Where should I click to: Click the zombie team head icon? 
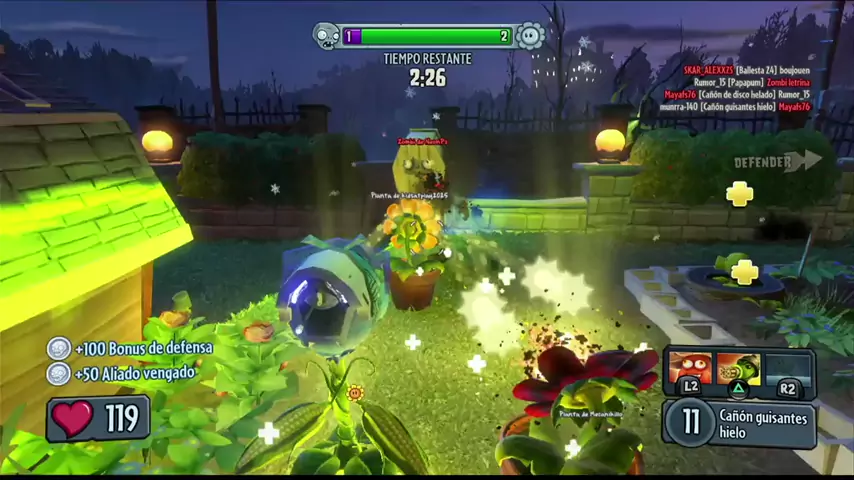click(326, 37)
